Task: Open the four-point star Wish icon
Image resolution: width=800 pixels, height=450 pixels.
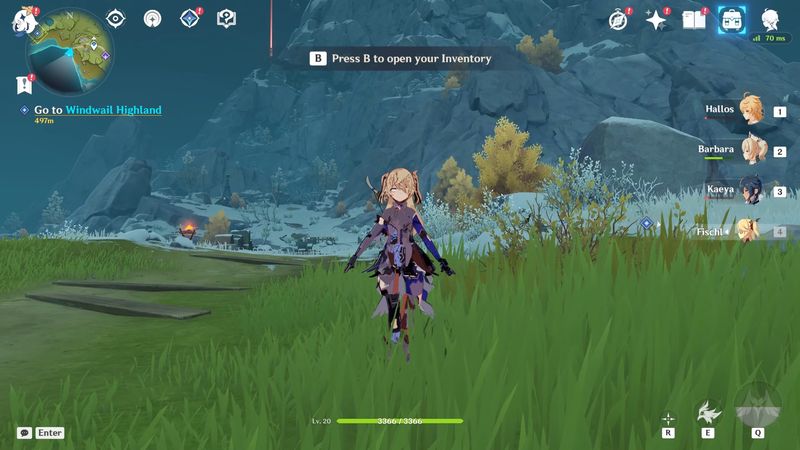Action: click(656, 20)
